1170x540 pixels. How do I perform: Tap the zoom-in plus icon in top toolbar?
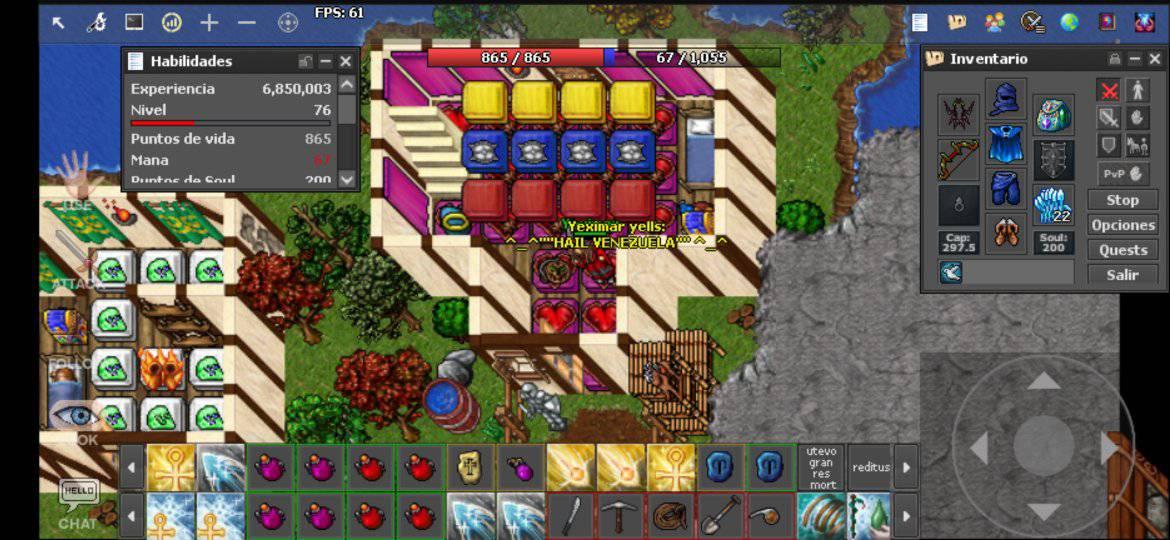point(209,22)
